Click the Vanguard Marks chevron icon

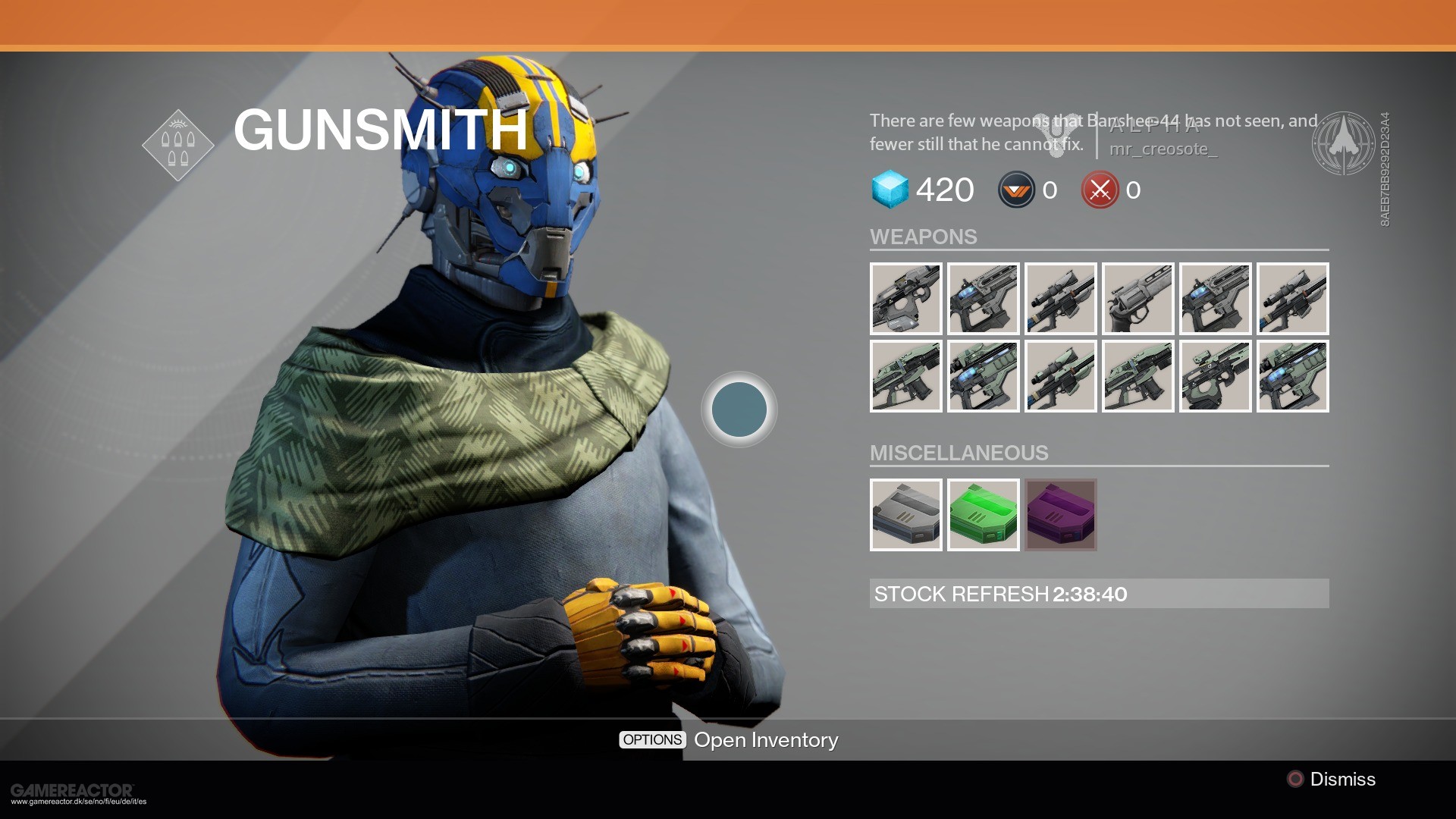pos(1014,190)
